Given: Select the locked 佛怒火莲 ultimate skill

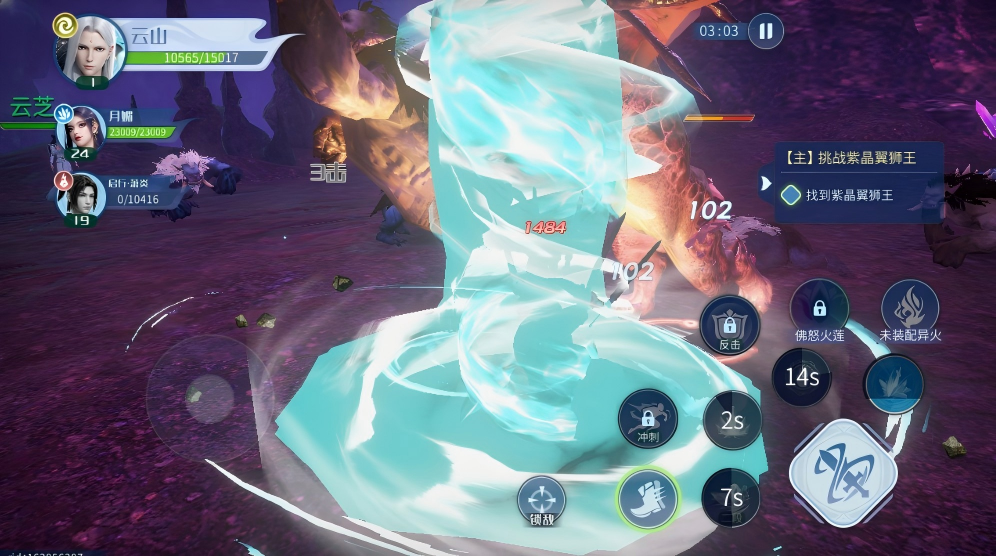Looking at the screenshot, I should (820, 310).
